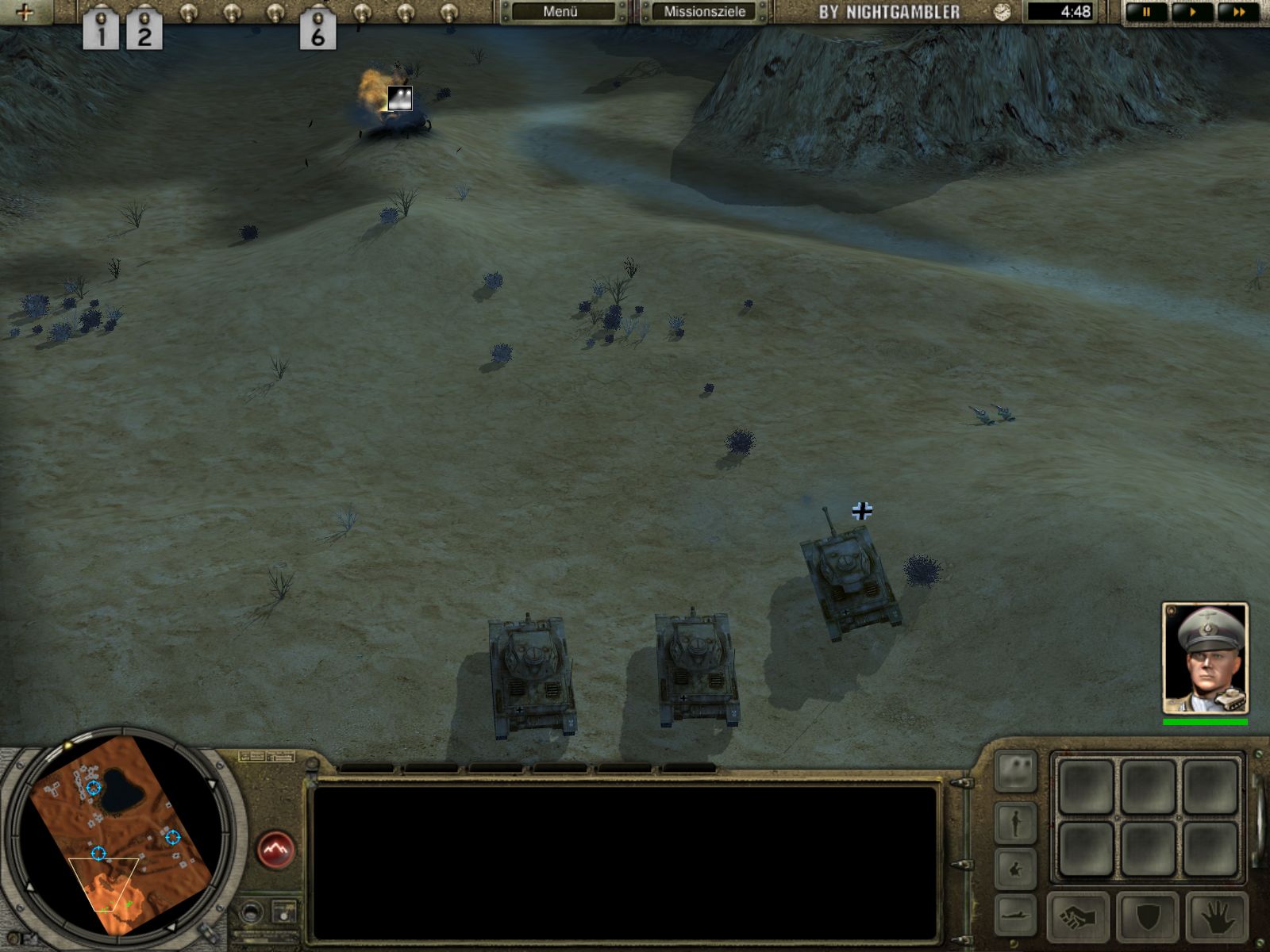Activate fast-forward game speed
1270x952 pixels.
[x=1237, y=12]
